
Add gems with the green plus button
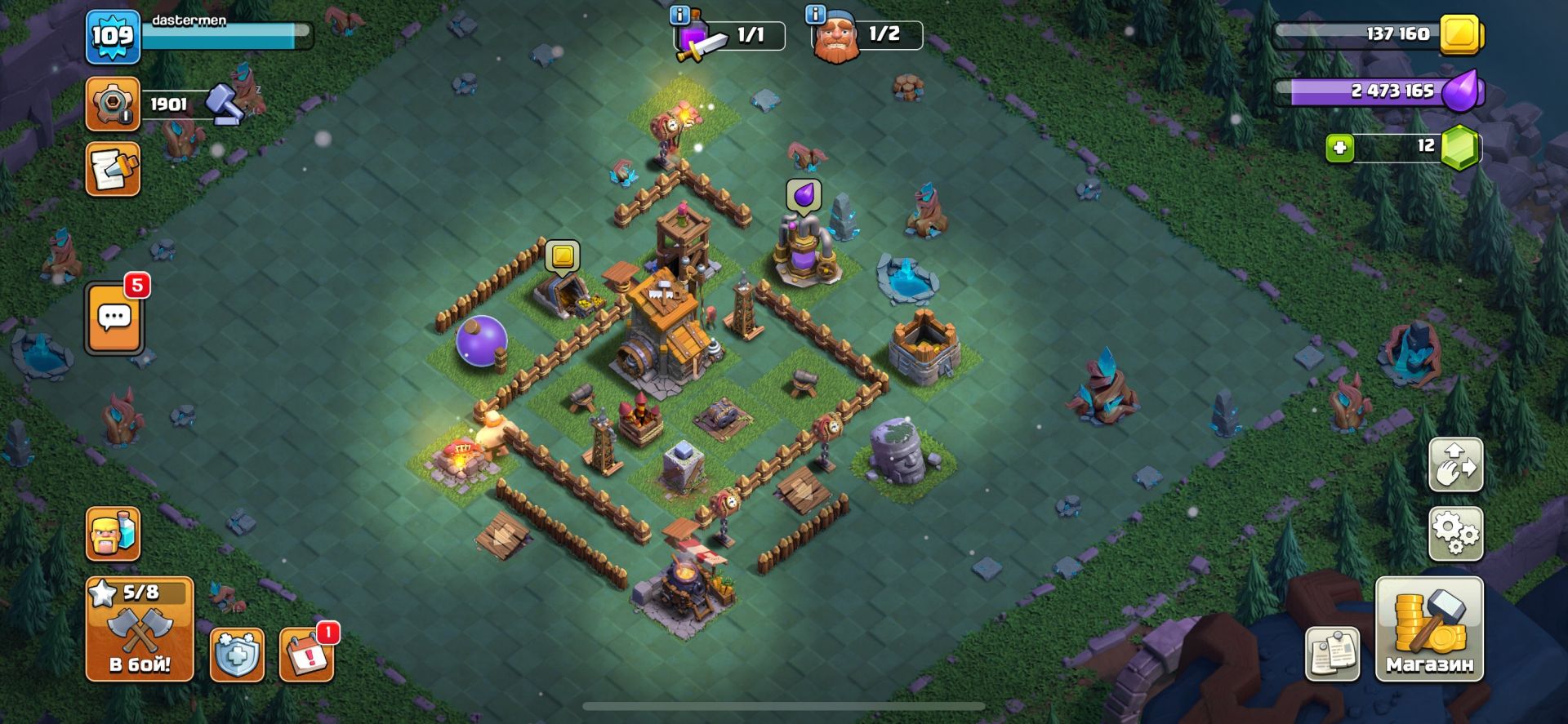1339,148
